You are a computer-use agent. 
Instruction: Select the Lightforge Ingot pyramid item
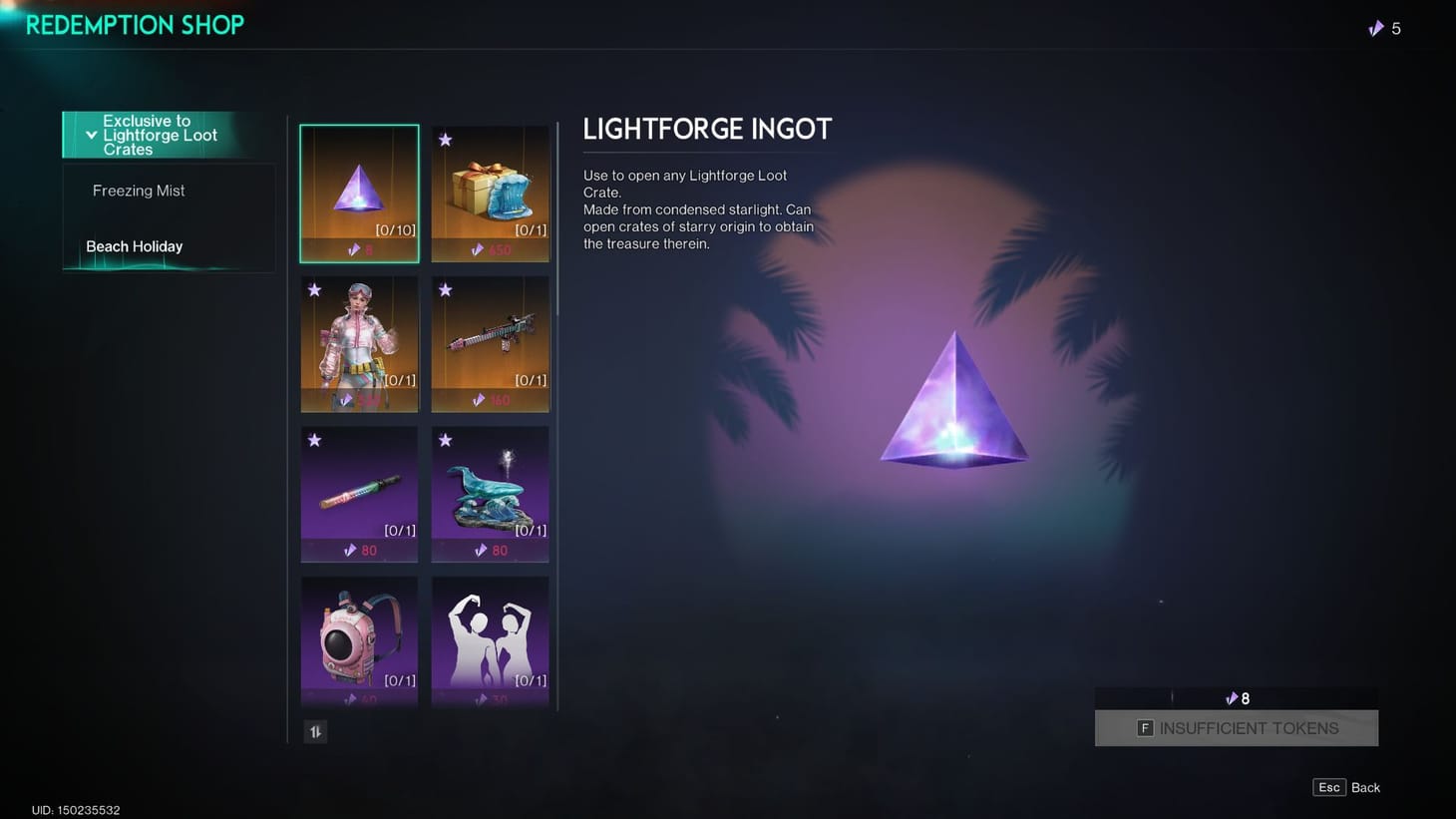(359, 193)
